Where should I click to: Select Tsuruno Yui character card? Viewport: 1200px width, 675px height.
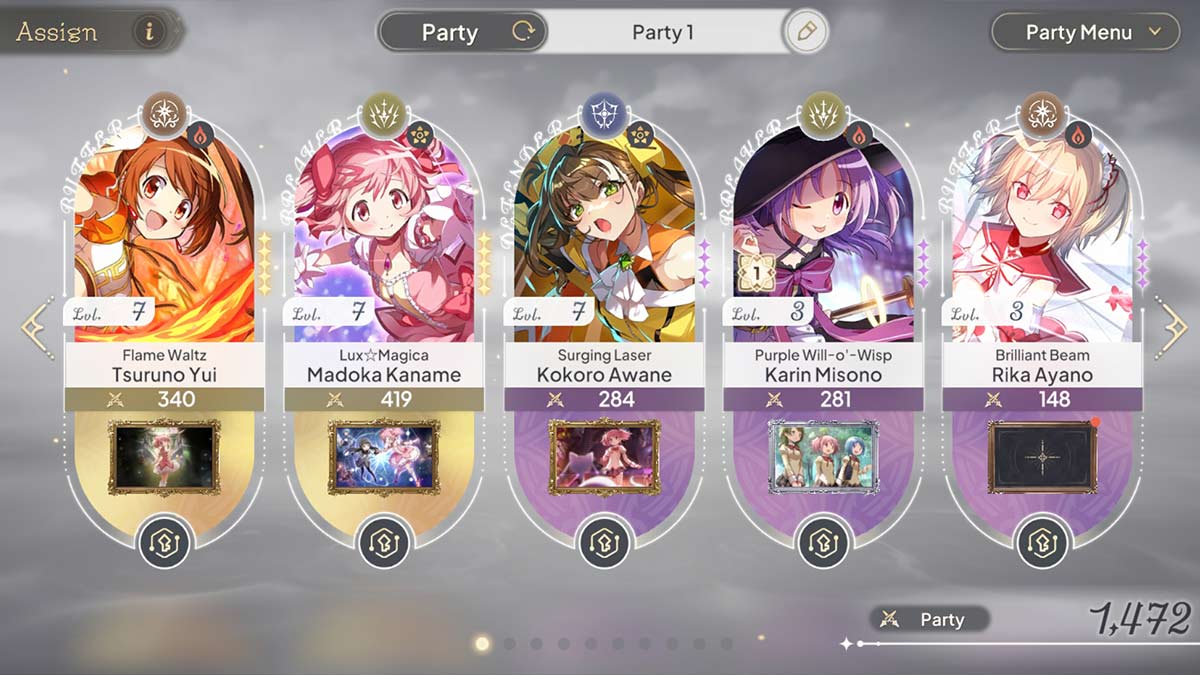165,240
